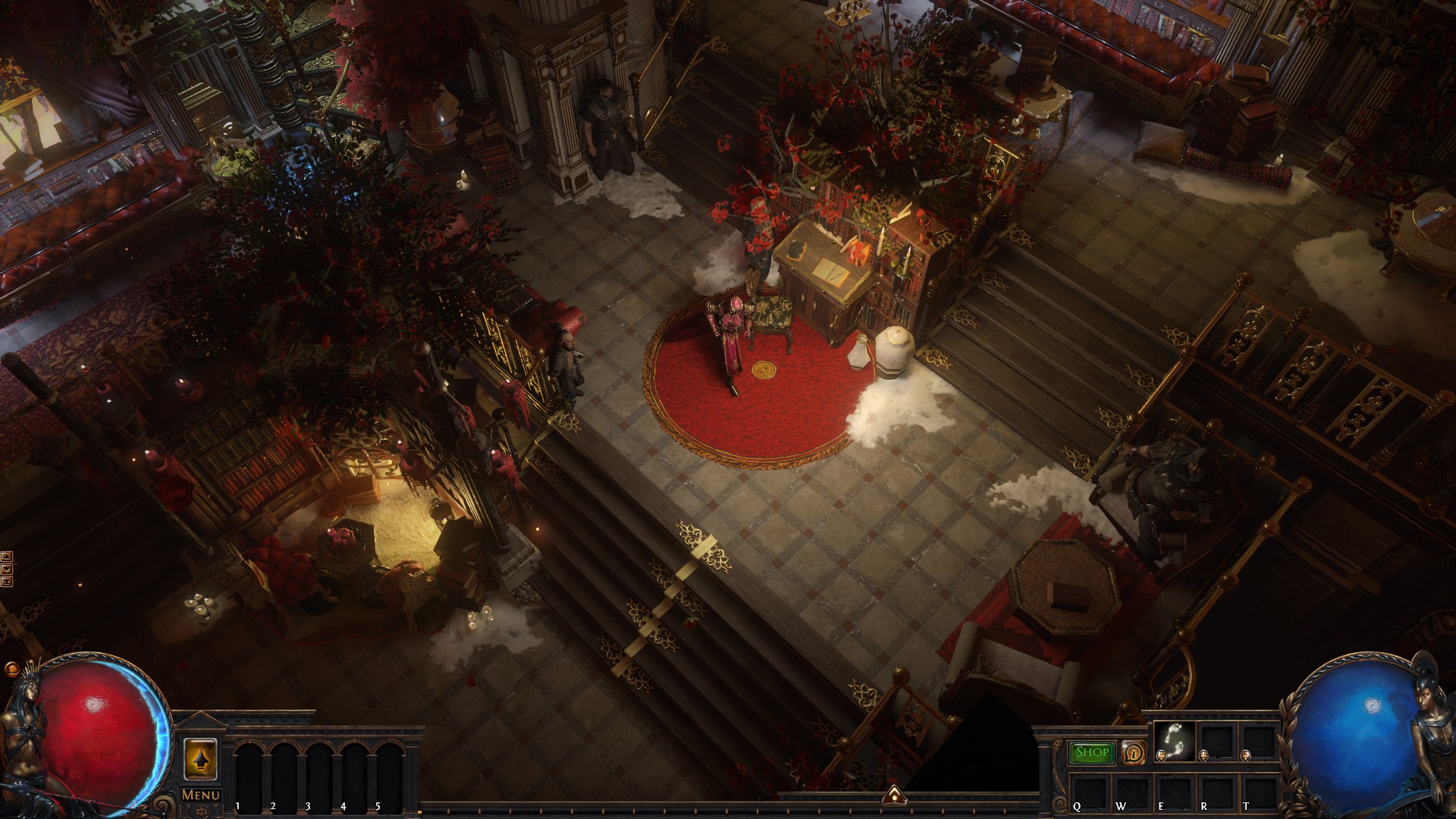Screen dimensions: 1456x819
Task: Select the flask slot labeled 1
Action: [x=251, y=773]
